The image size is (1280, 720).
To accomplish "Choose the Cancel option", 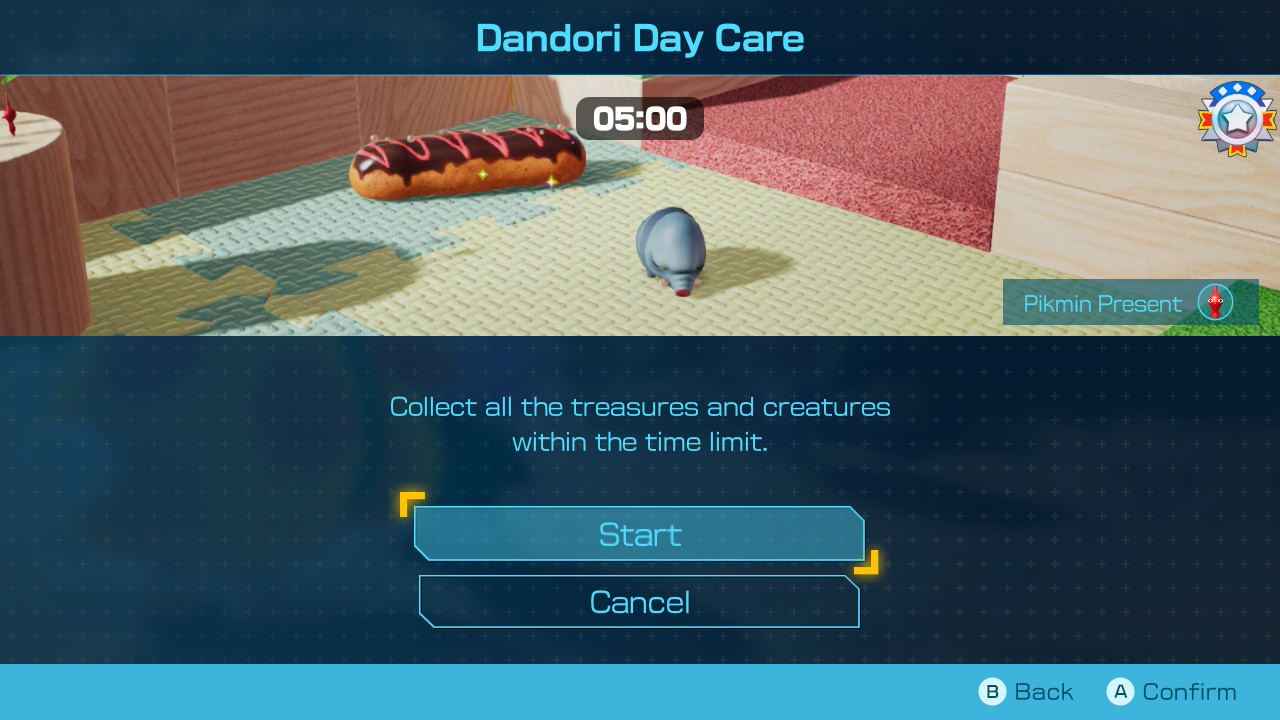I will (639, 602).
